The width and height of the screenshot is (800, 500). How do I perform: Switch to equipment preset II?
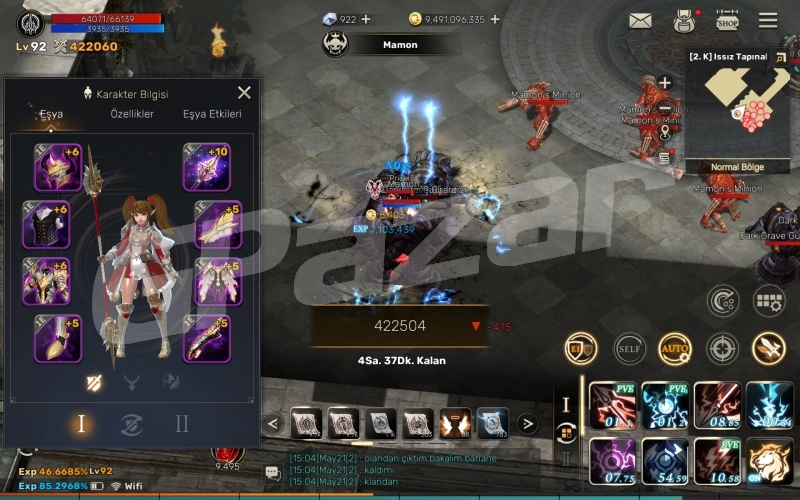(x=182, y=424)
